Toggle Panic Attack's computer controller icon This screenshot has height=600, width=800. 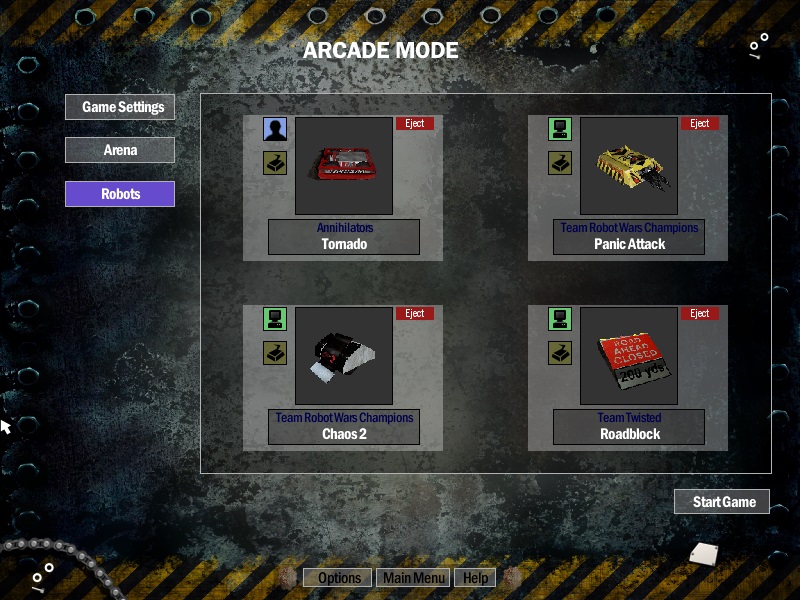pos(560,129)
